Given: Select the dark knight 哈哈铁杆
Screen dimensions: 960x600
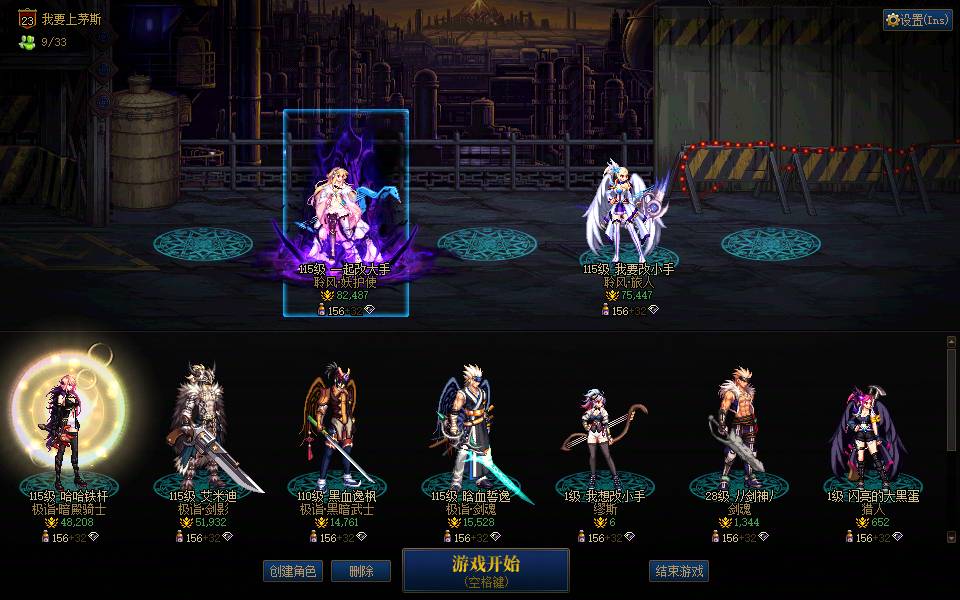Looking at the screenshot, I should point(67,430).
